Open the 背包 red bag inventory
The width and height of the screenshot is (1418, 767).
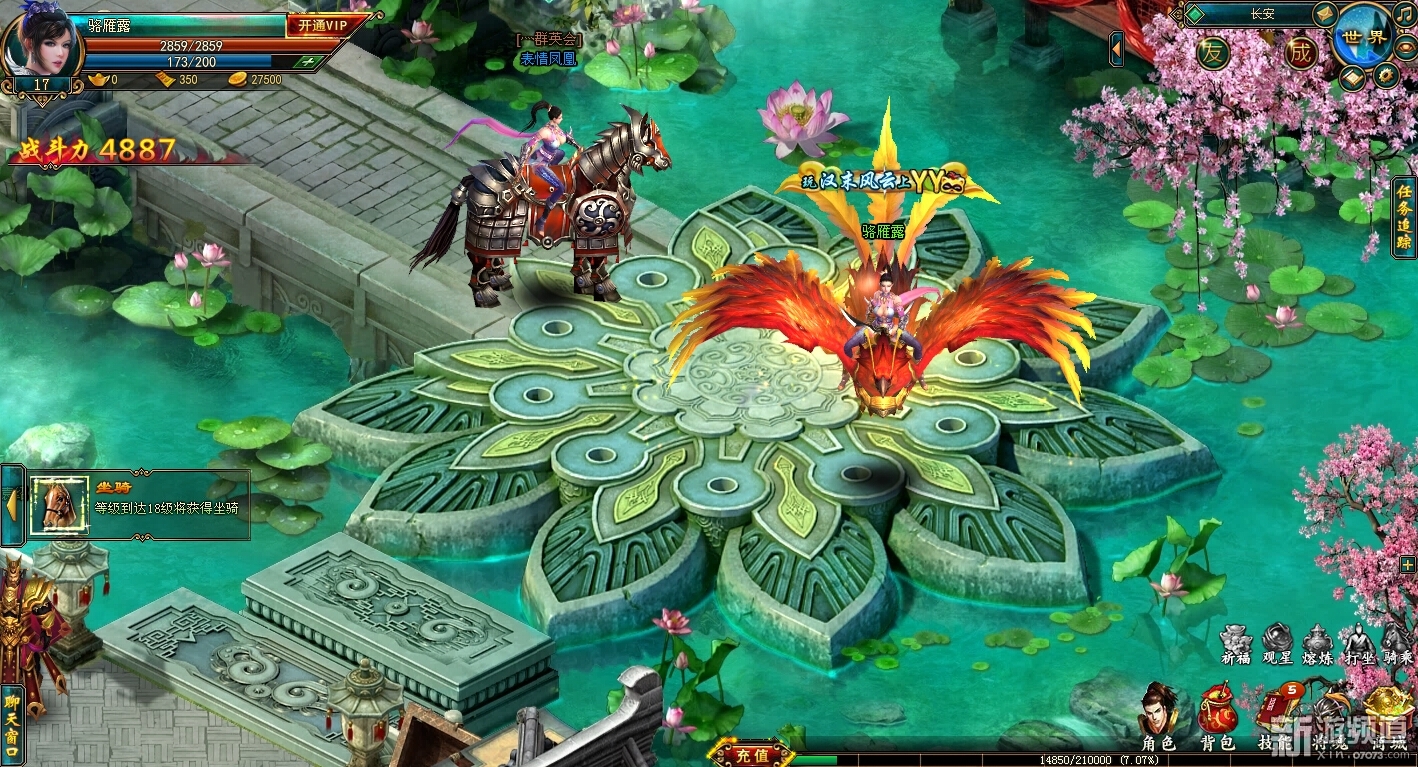(x=1216, y=716)
